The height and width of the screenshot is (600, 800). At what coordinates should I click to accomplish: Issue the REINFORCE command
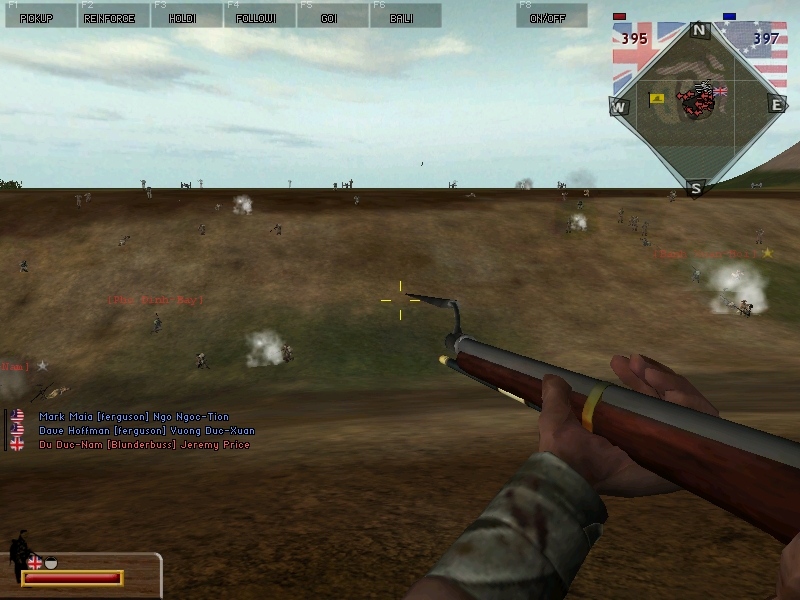[112, 16]
